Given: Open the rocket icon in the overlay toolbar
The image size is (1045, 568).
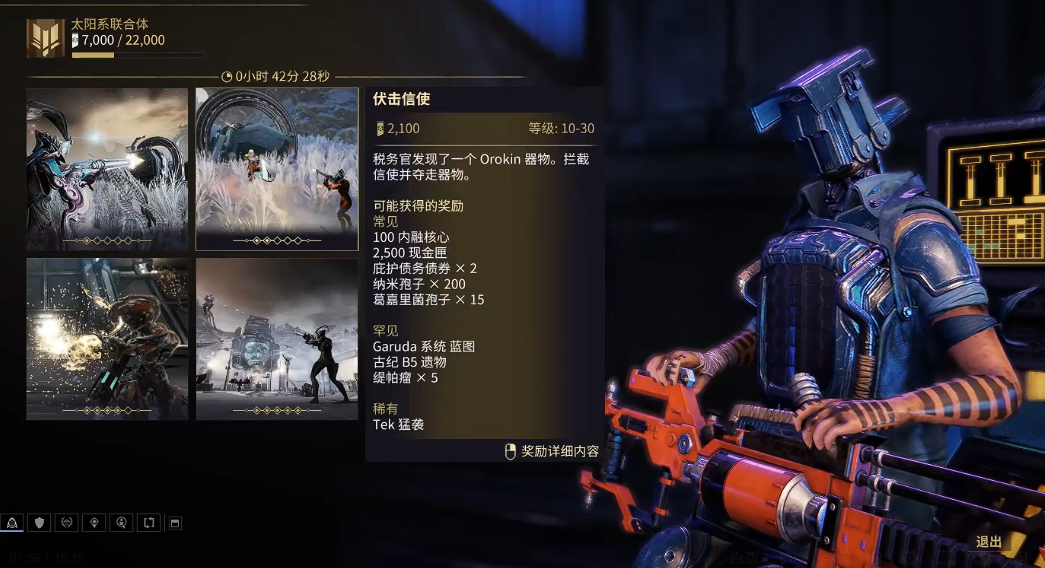Looking at the screenshot, I should click(x=13, y=523).
